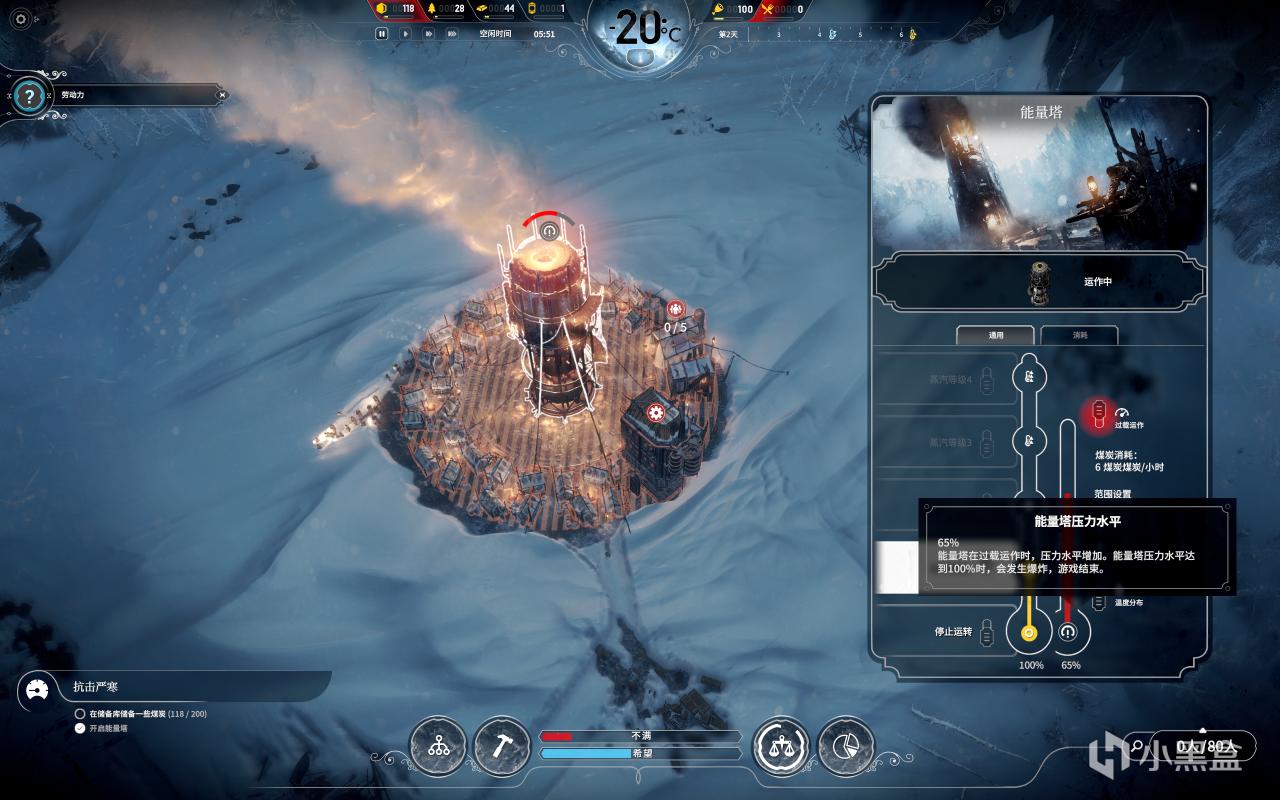The height and width of the screenshot is (800, 1280).
Task: Open the pie chart economy overview
Action: (845, 746)
